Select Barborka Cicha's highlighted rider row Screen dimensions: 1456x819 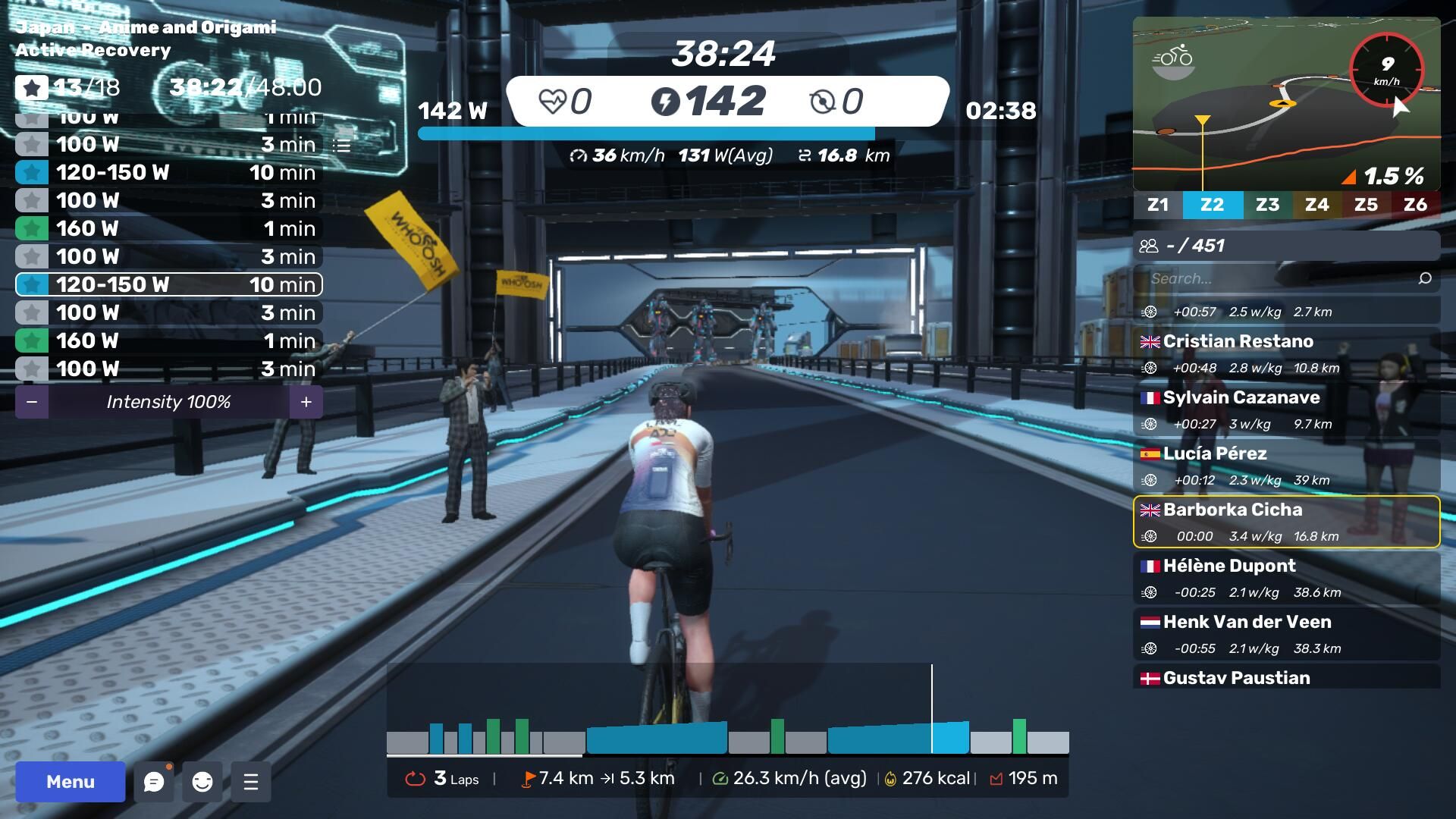(x=1286, y=522)
